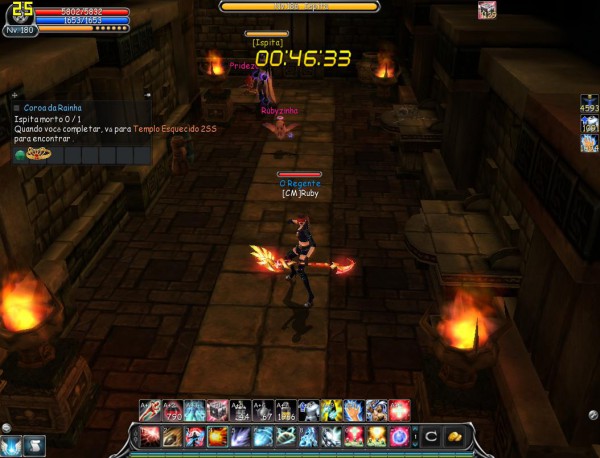600x458 pixels.
Task: Click the glowing hand buff icon on right
Action: [x=589, y=143]
